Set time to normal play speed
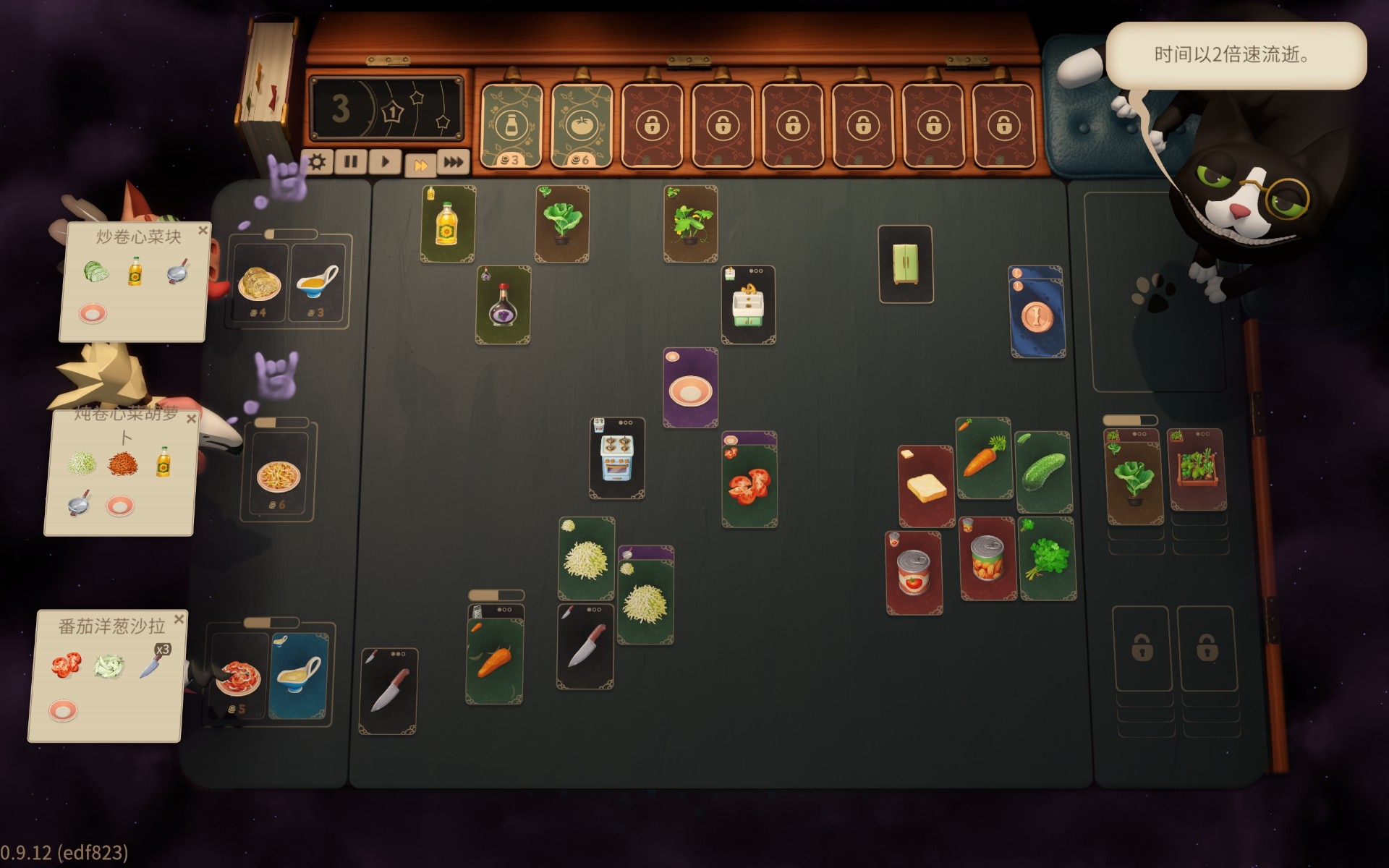 [x=385, y=161]
